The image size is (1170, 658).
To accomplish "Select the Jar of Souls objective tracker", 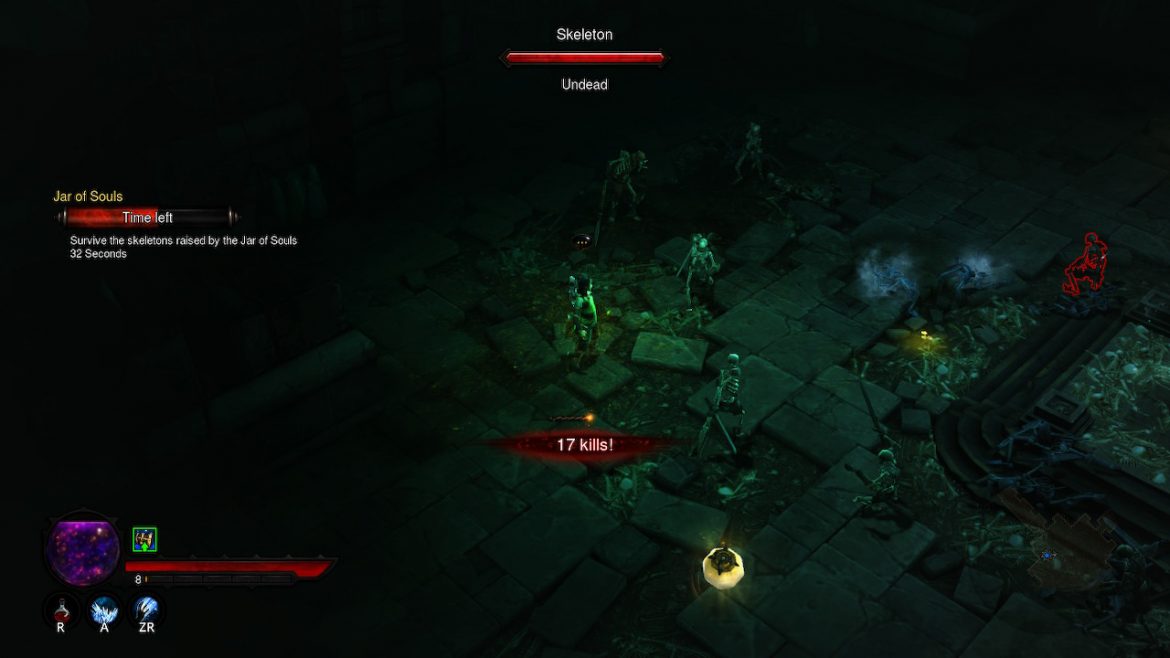I will [90, 197].
